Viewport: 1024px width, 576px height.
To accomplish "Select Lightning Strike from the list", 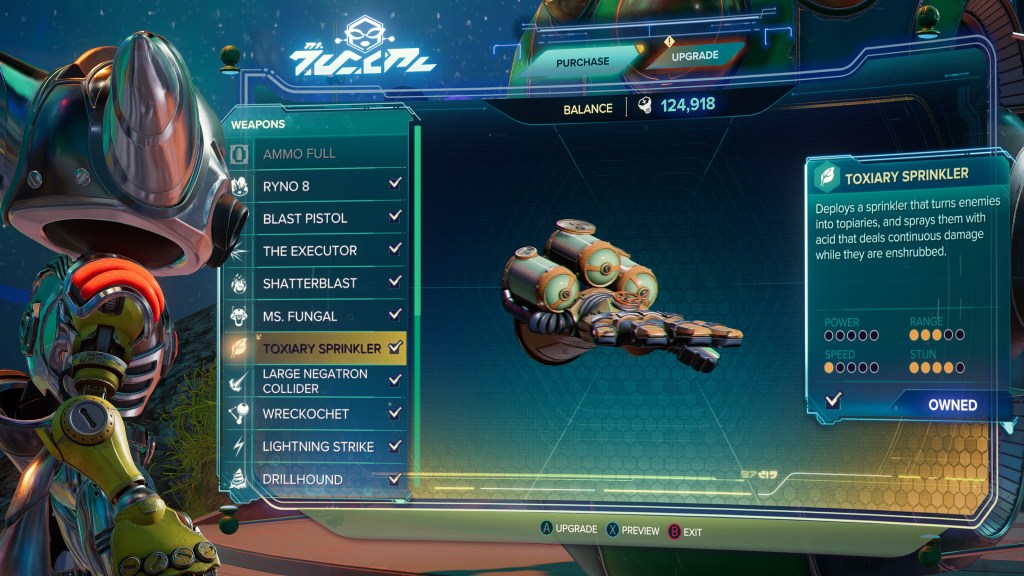I will tap(318, 446).
